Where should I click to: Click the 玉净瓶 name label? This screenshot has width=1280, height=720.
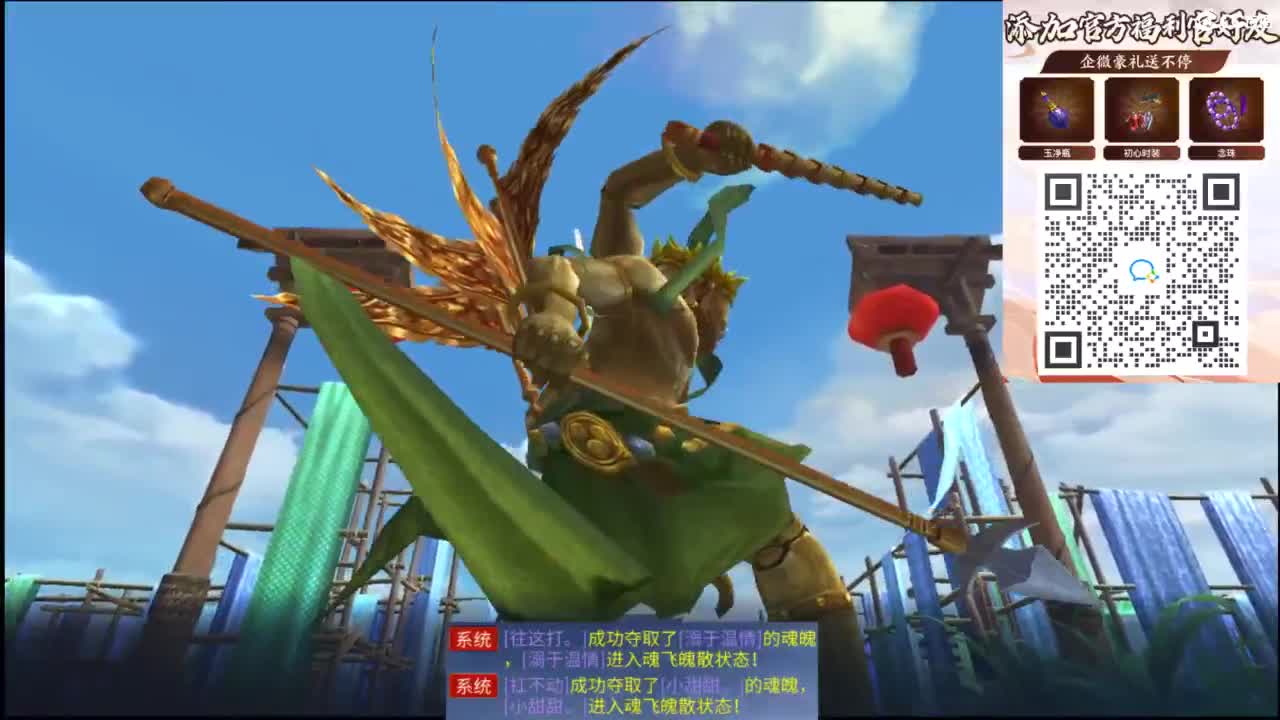(1057, 153)
